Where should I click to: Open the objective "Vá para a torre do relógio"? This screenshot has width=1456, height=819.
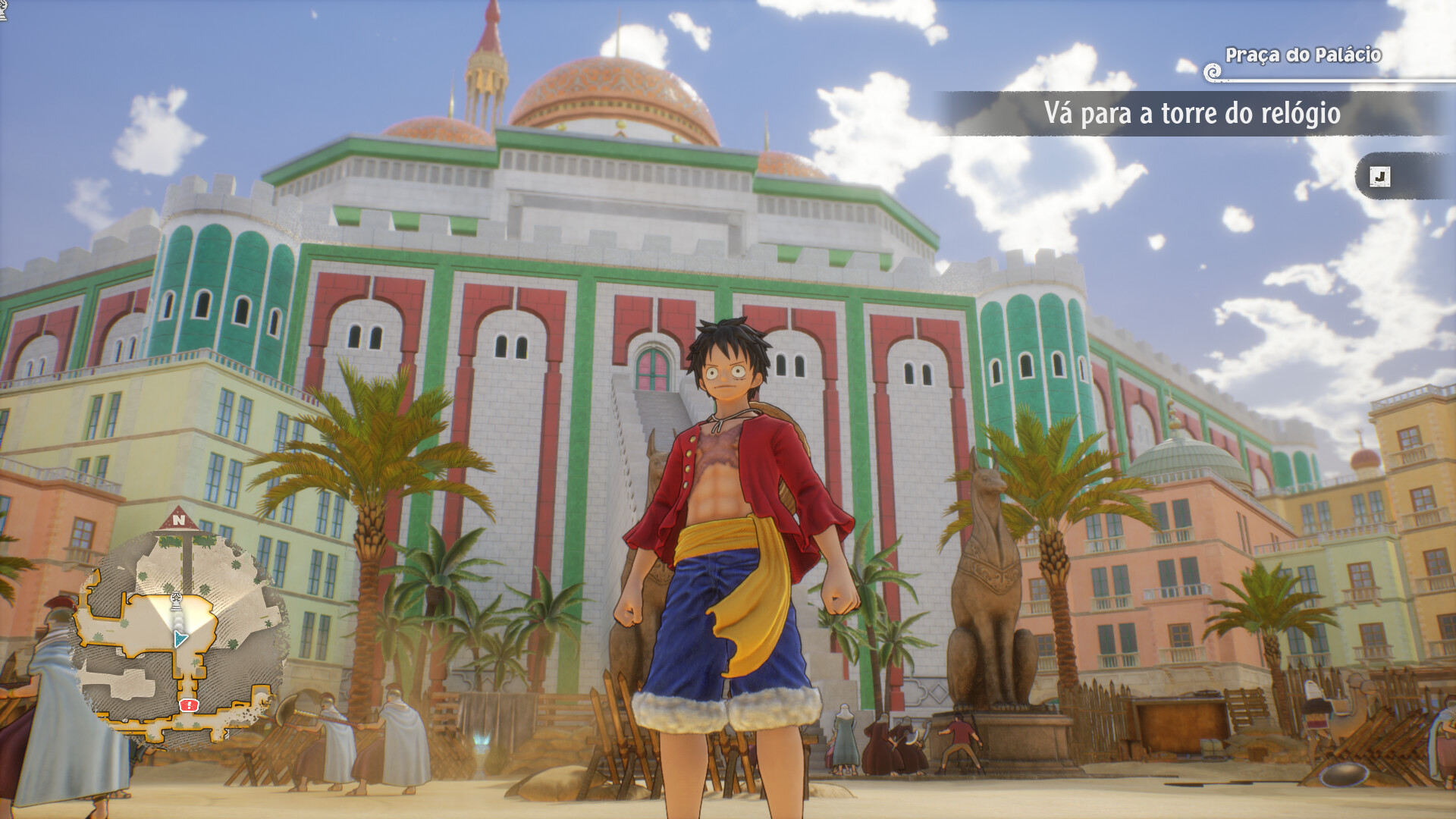1191,114
